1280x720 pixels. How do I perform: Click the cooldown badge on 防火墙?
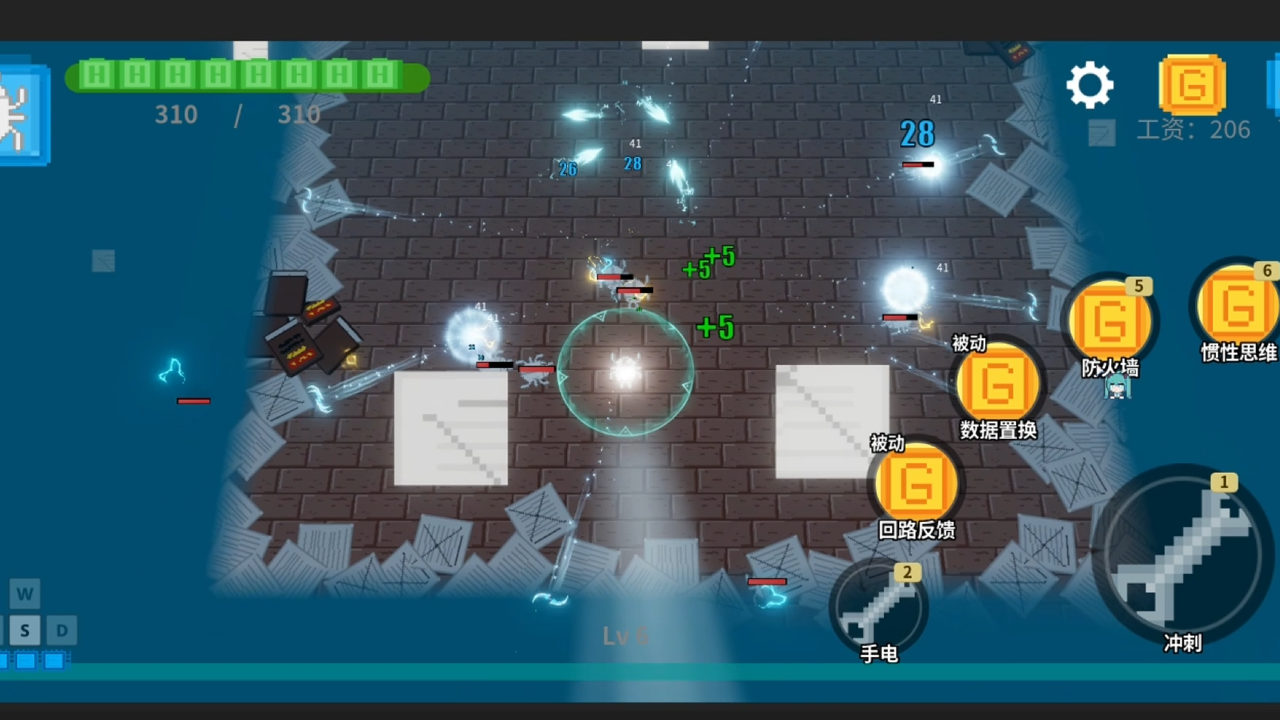1138,286
